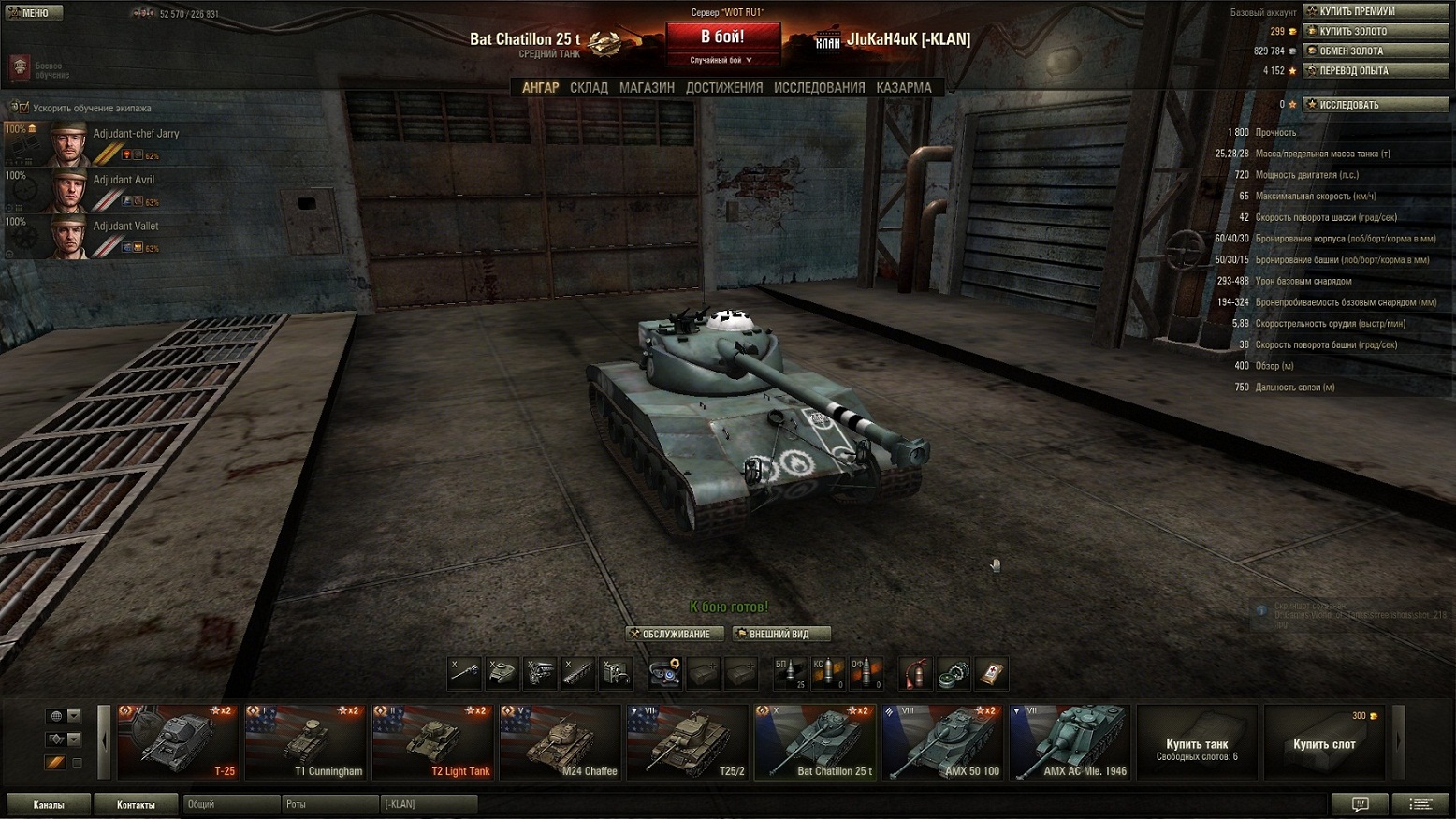This screenshot has width=1456, height=819.
Task: Select the M24 Chaffee tank in carousel
Action: 560,742
